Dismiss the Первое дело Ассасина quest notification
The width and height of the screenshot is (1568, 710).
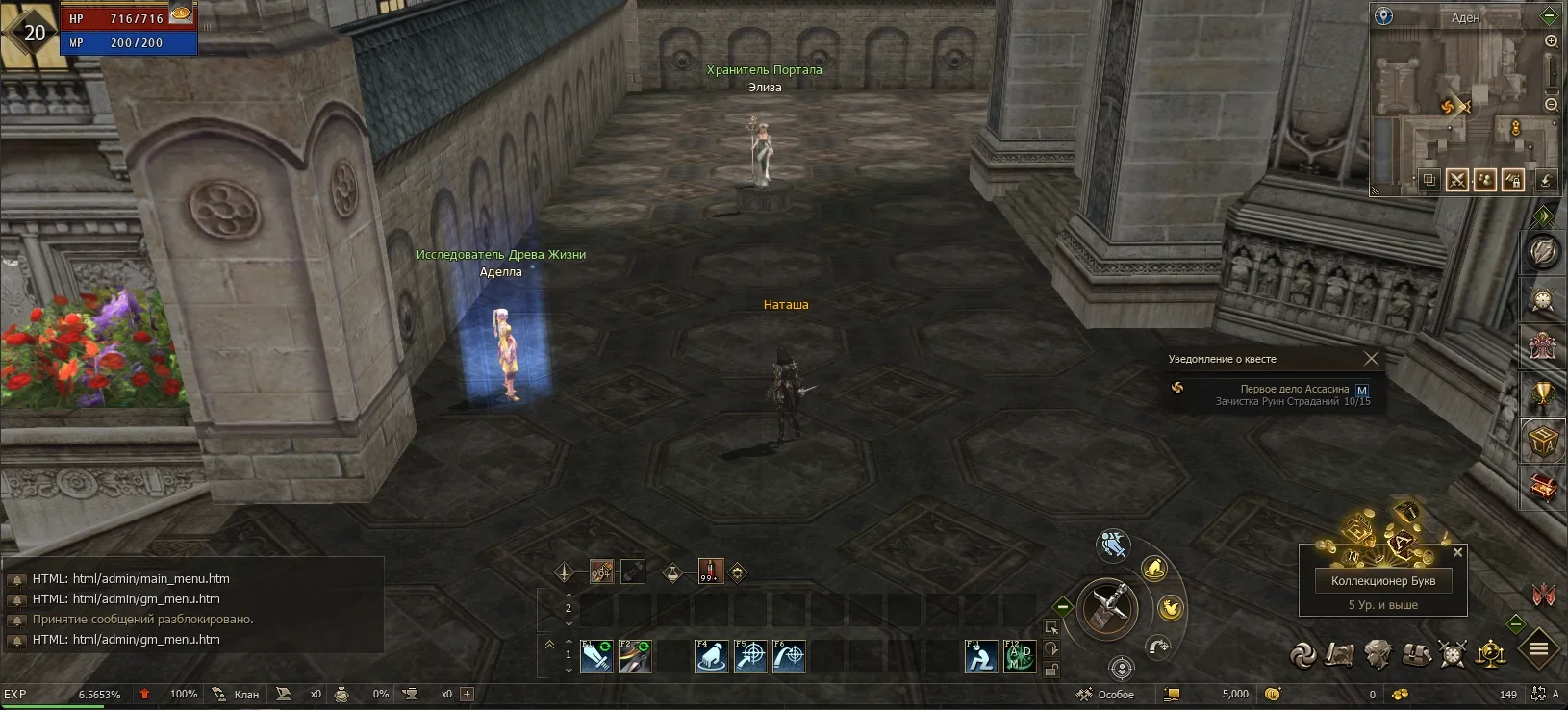pyautogui.click(x=1373, y=358)
